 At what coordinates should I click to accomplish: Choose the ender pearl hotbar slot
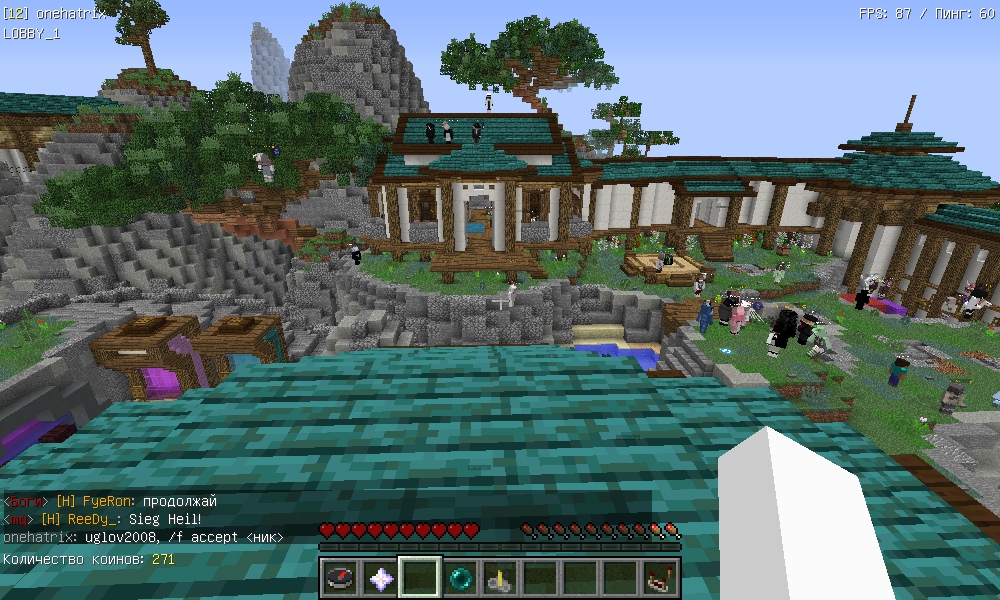coord(460,578)
